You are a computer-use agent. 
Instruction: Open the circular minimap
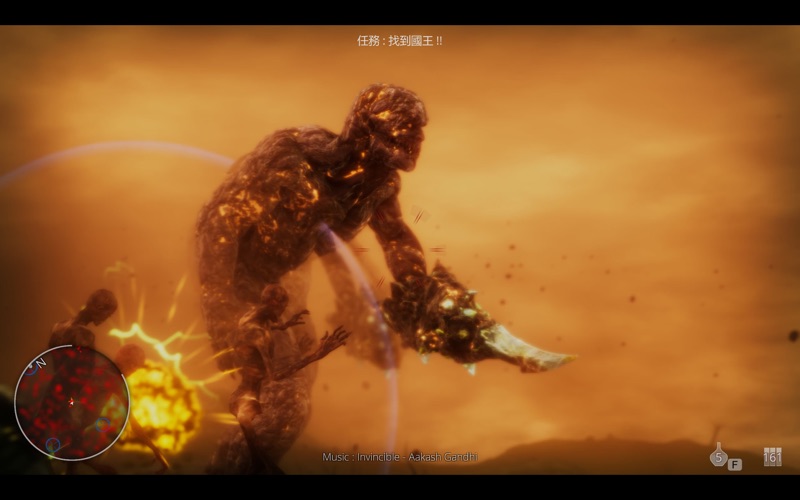pos(71,402)
